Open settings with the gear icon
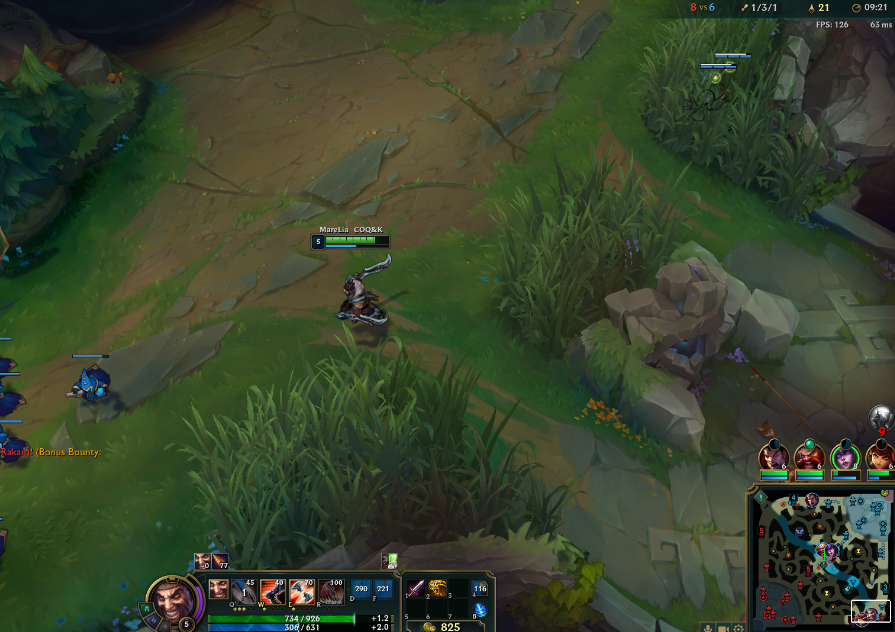 [x=739, y=628]
